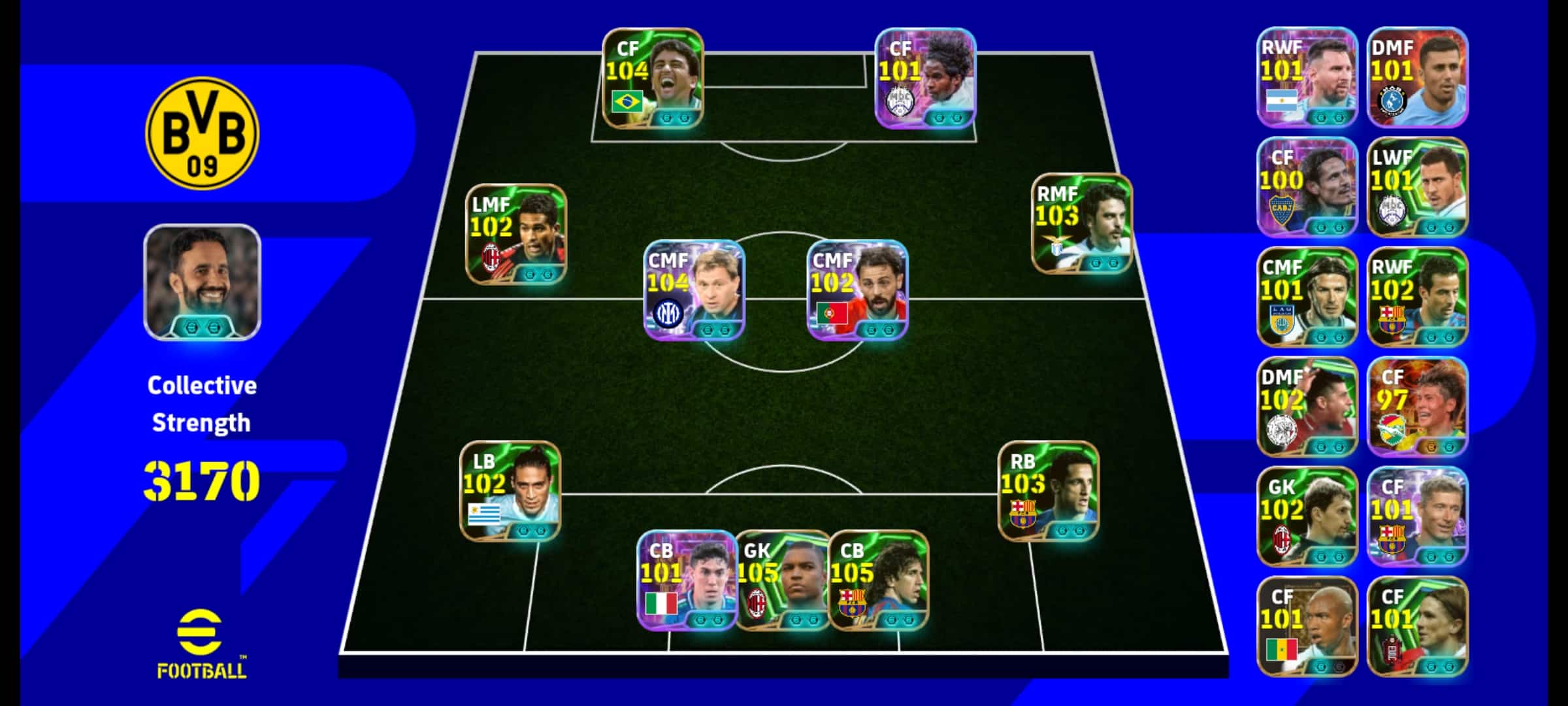The height and width of the screenshot is (706, 1568).
Task: Select the CMF 104 Inter player card
Action: pos(694,290)
